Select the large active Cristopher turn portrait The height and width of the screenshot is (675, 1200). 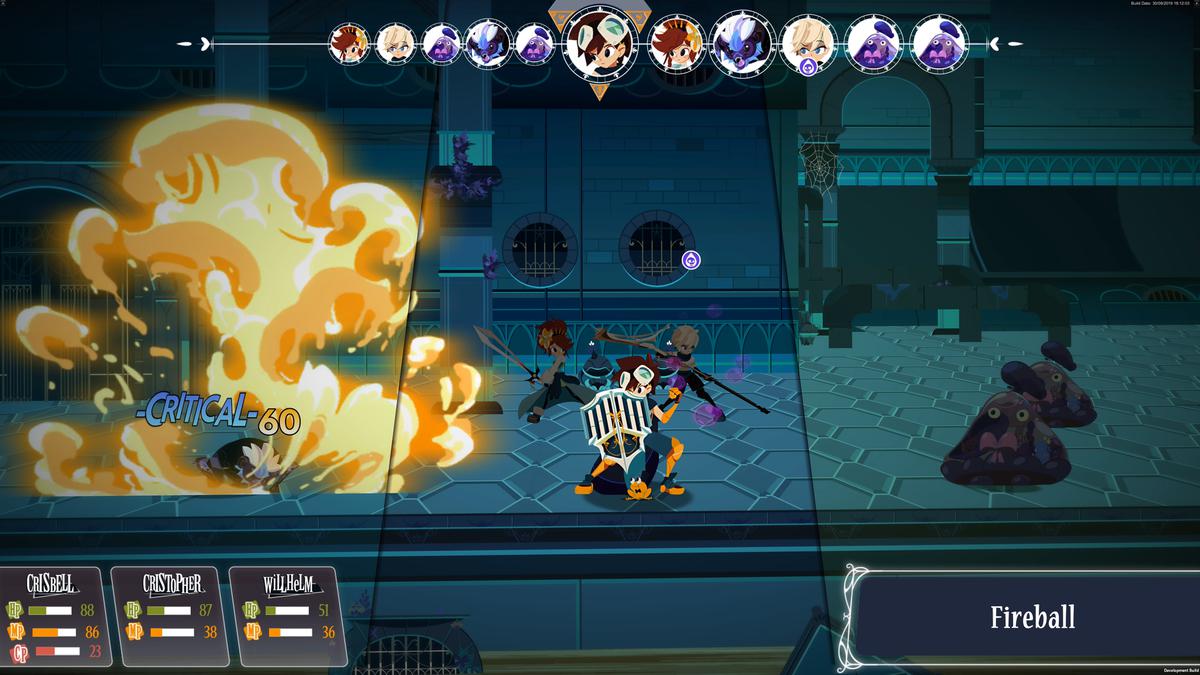(x=600, y=42)
